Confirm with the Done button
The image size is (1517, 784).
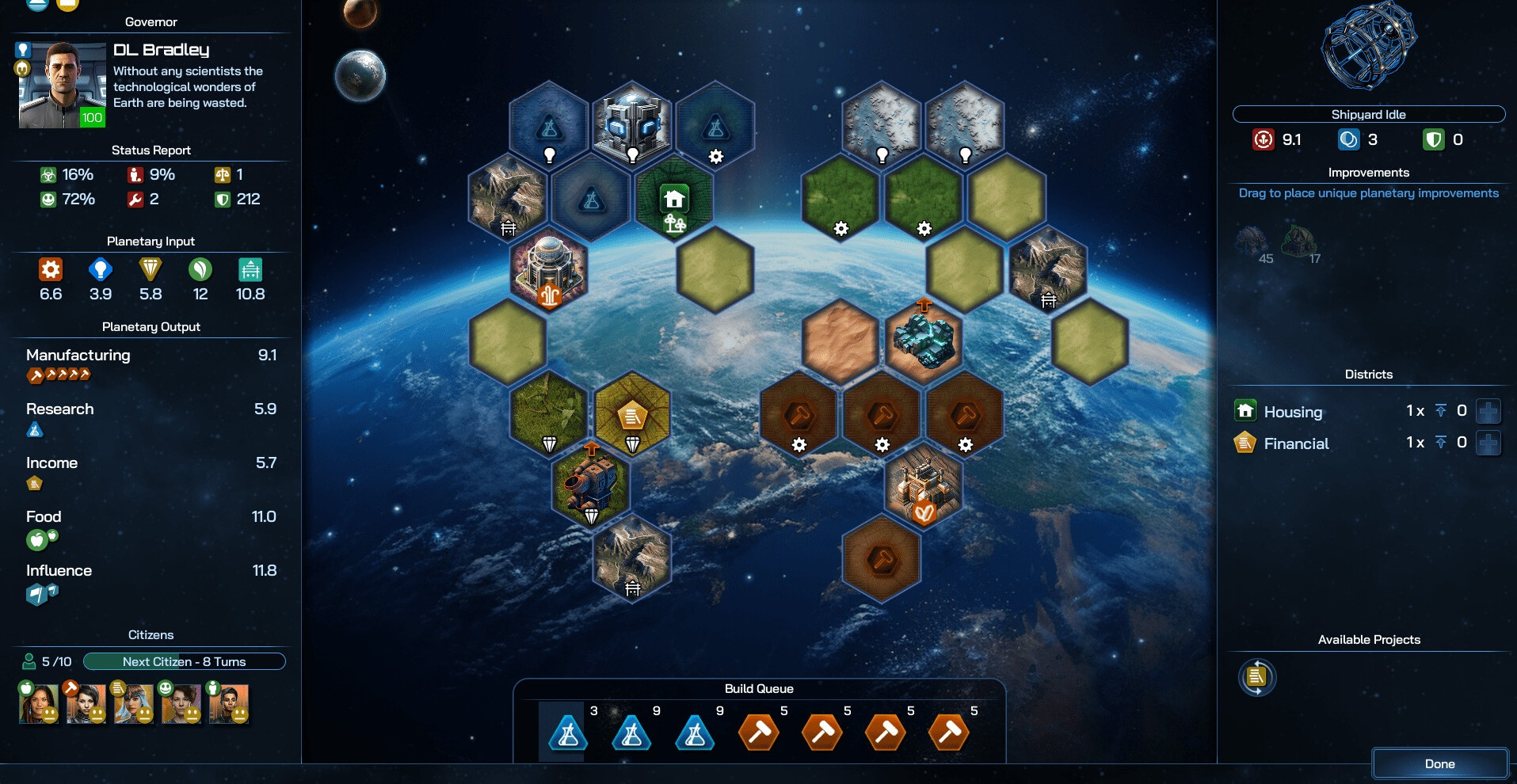[x=1439, y=763]
